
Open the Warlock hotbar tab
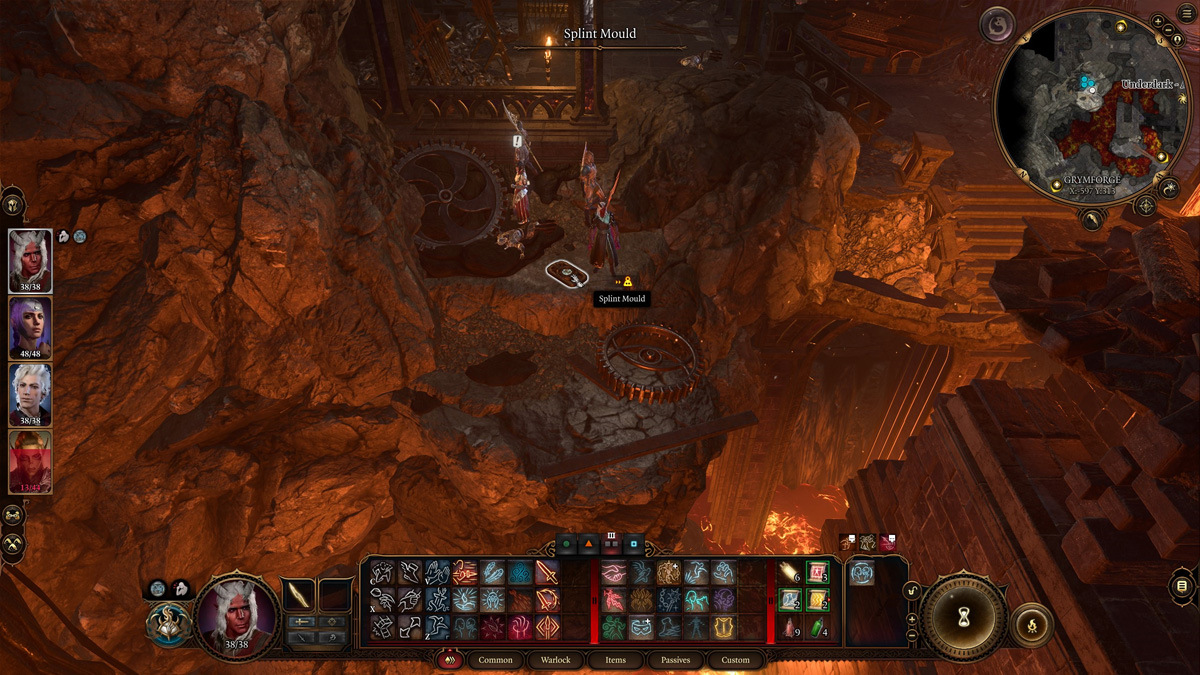555,660
